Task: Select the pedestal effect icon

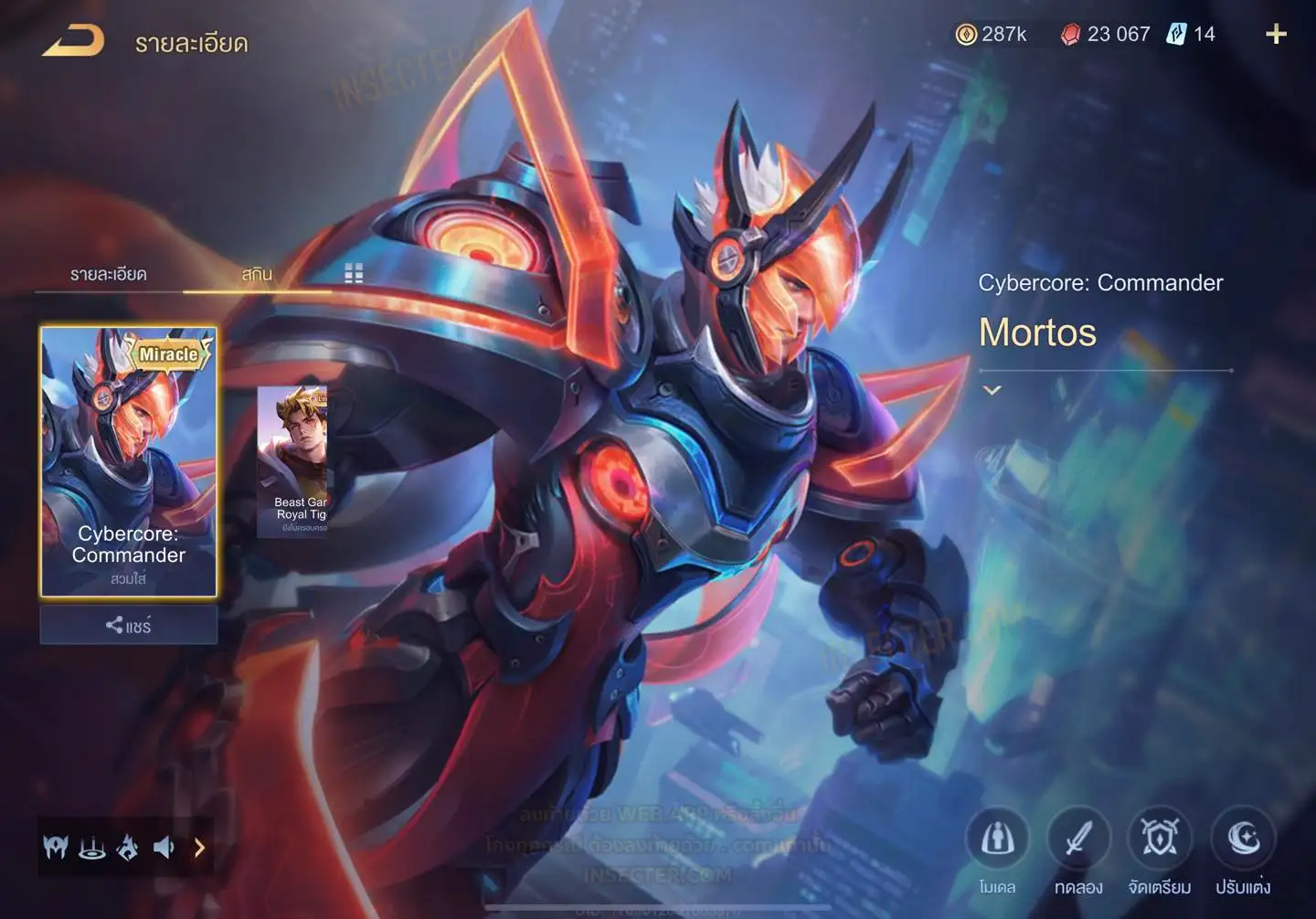Action: (91, 849)
